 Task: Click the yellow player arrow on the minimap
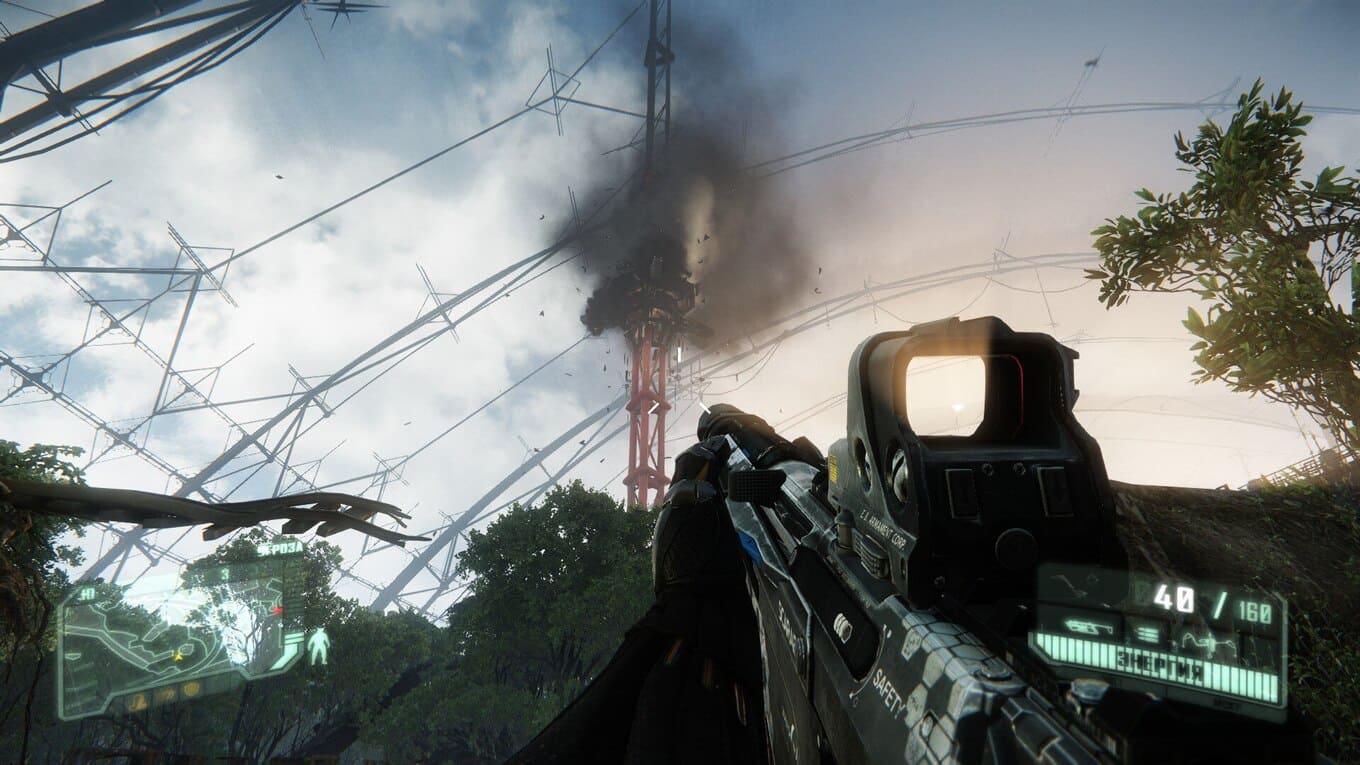pos(179,656)
